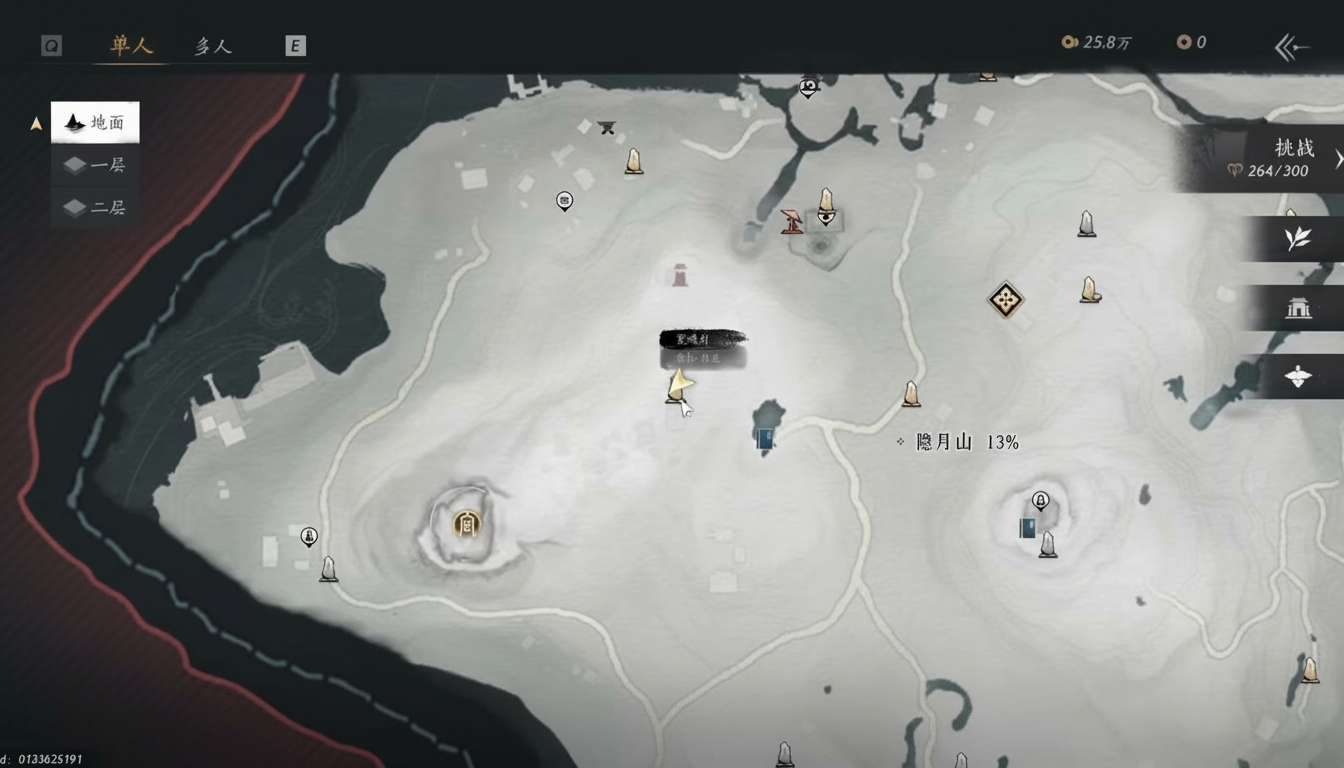Select the 一层 floor layer
The height and width of the screenshot is (768, 1344).
pyautogui.click(x=96, y=165)
